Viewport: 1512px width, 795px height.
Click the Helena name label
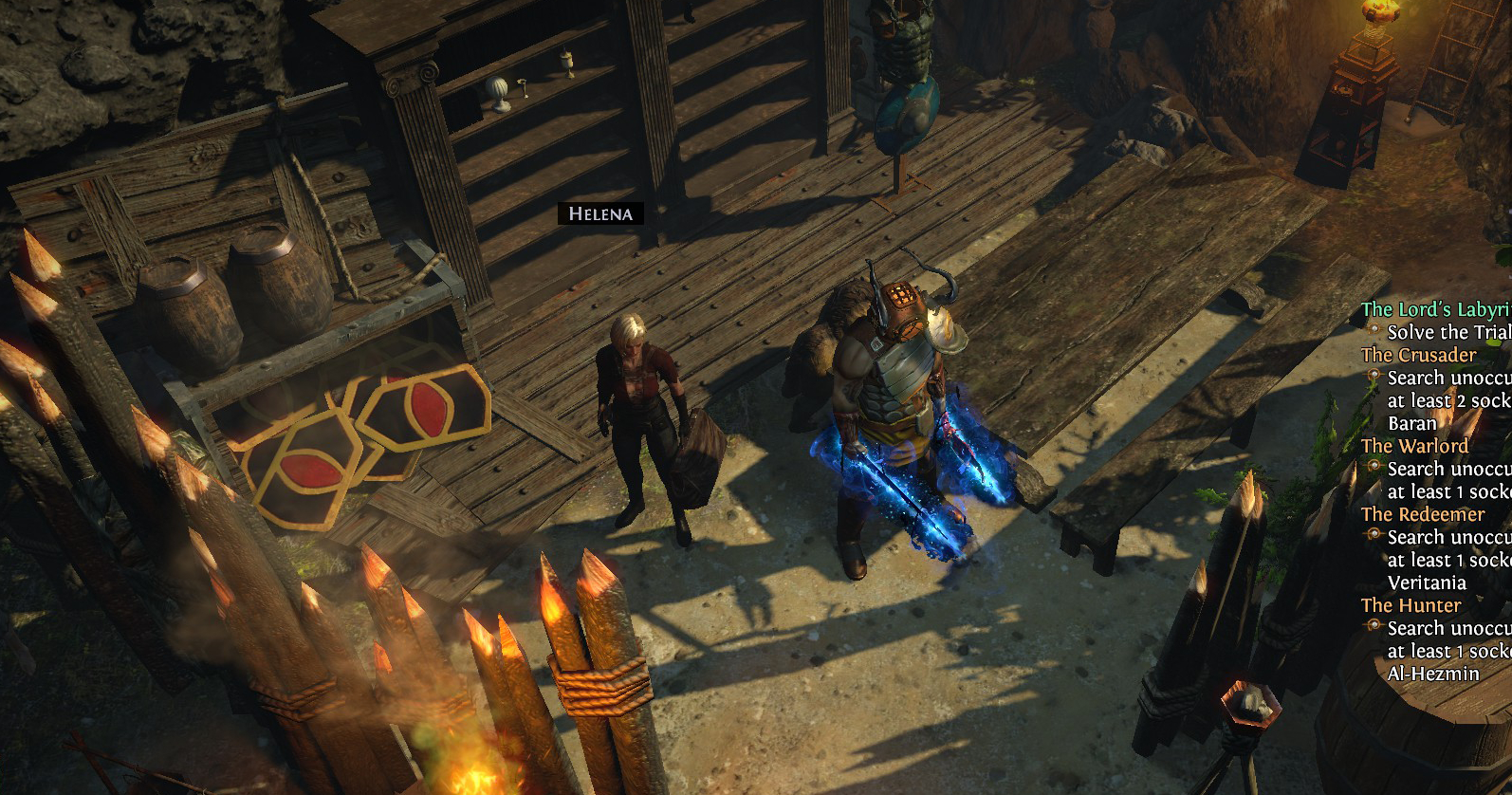[599, 213]
